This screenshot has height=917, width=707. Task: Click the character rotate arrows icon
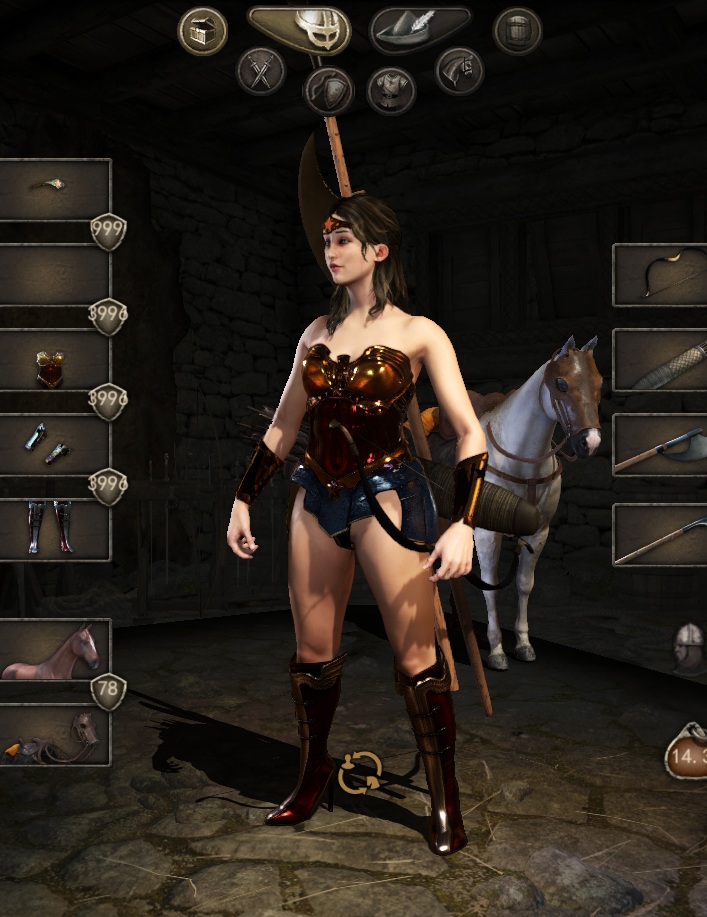click(359, 772)
